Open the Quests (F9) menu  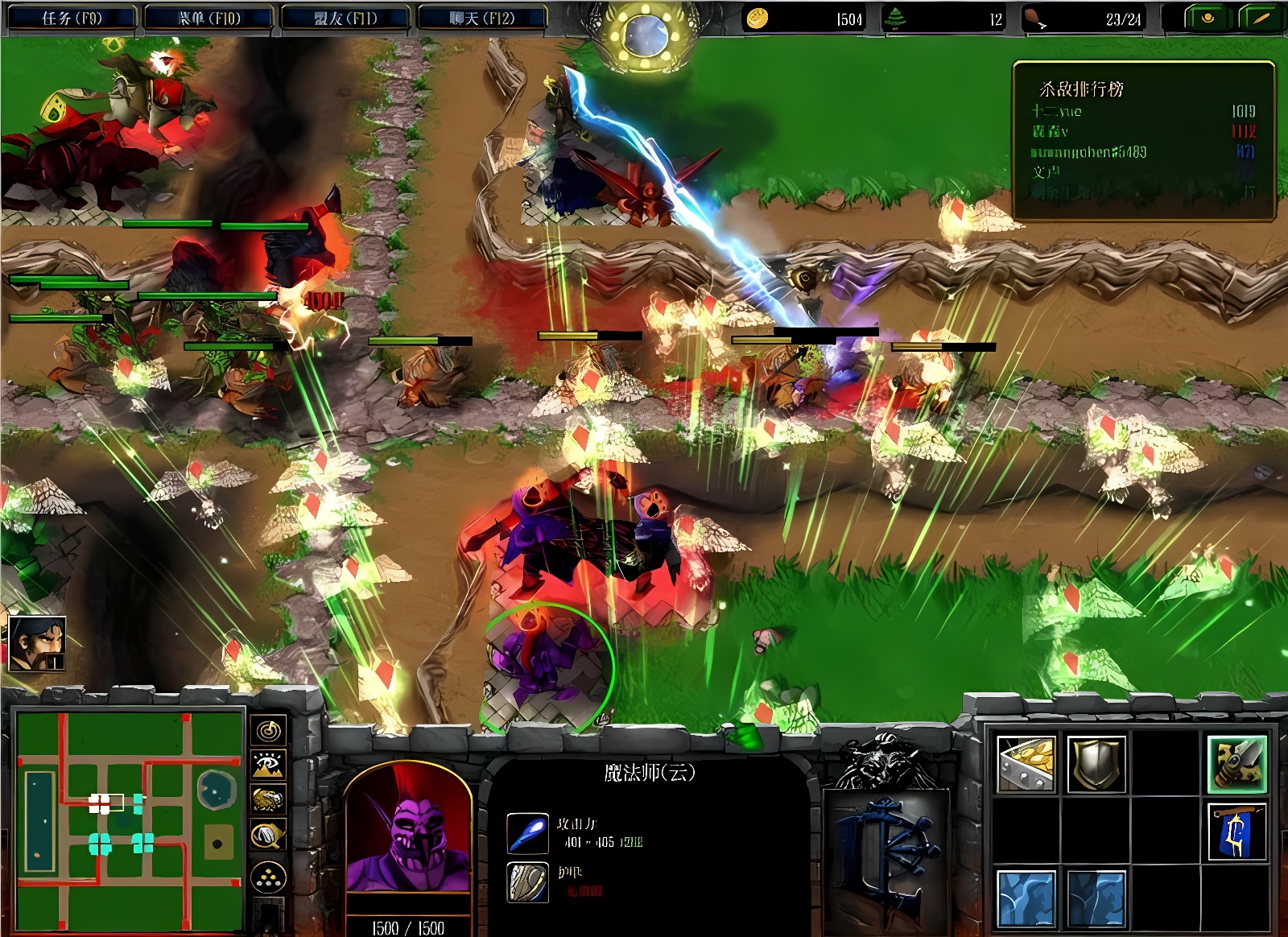[x=71, y=18]
